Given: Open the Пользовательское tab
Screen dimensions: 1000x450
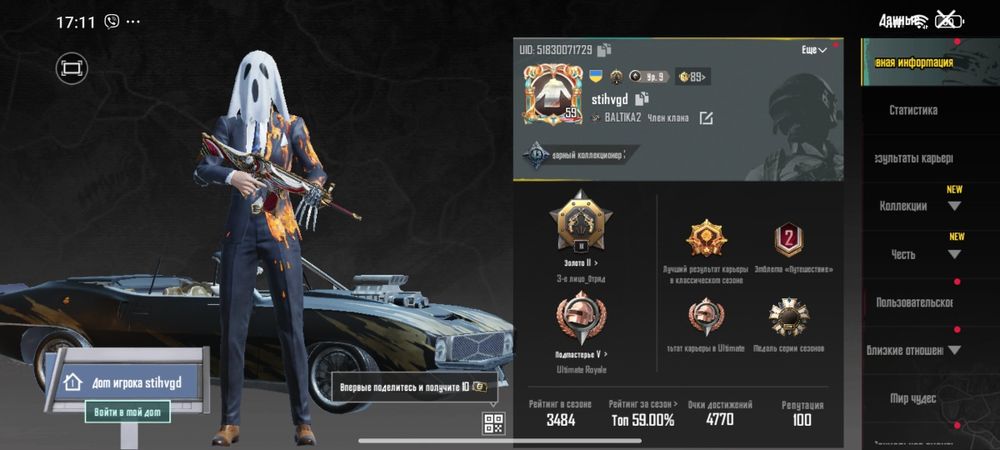Looking at the screenshot, I should coord(912,302).
